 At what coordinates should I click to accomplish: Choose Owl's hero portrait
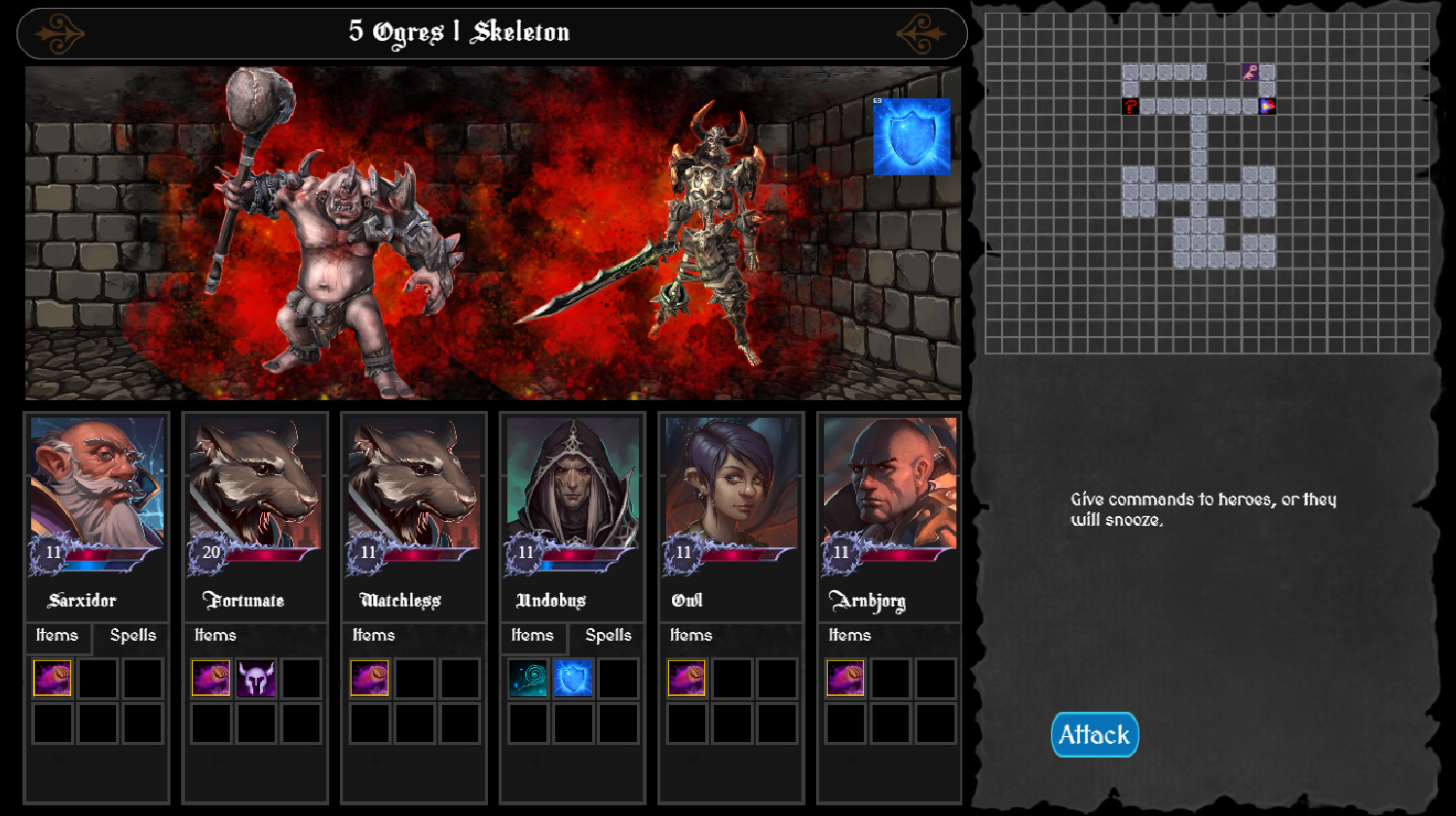[730, 484]
